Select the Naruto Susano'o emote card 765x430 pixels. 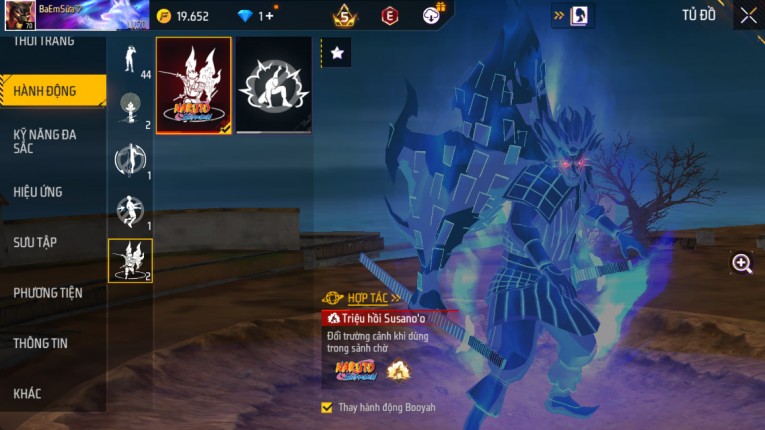tap(194, 86)
